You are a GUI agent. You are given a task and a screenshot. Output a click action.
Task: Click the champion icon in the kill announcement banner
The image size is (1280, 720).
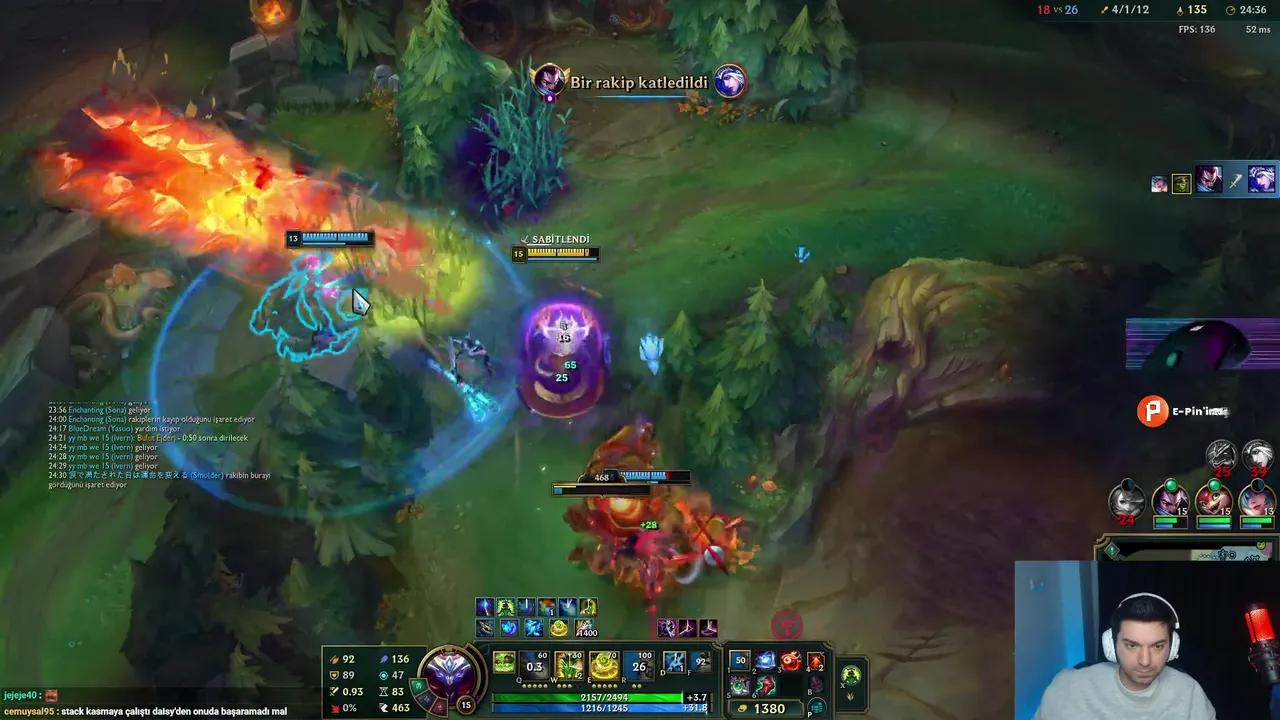(549, 82)
